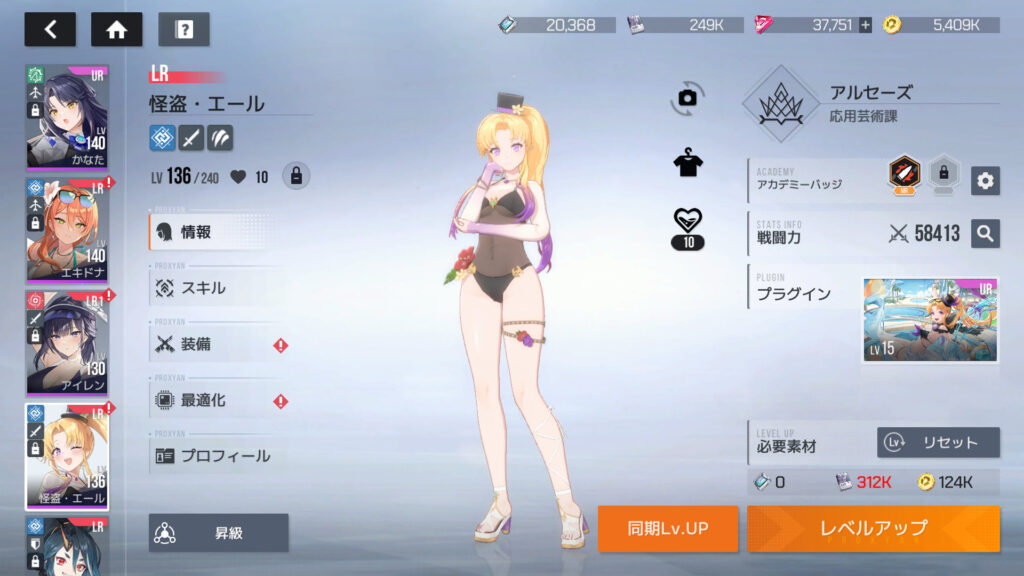Screen dimensions: 1024x576
Task: Tap the orange レベルアップ button
Action: point(873,528)
